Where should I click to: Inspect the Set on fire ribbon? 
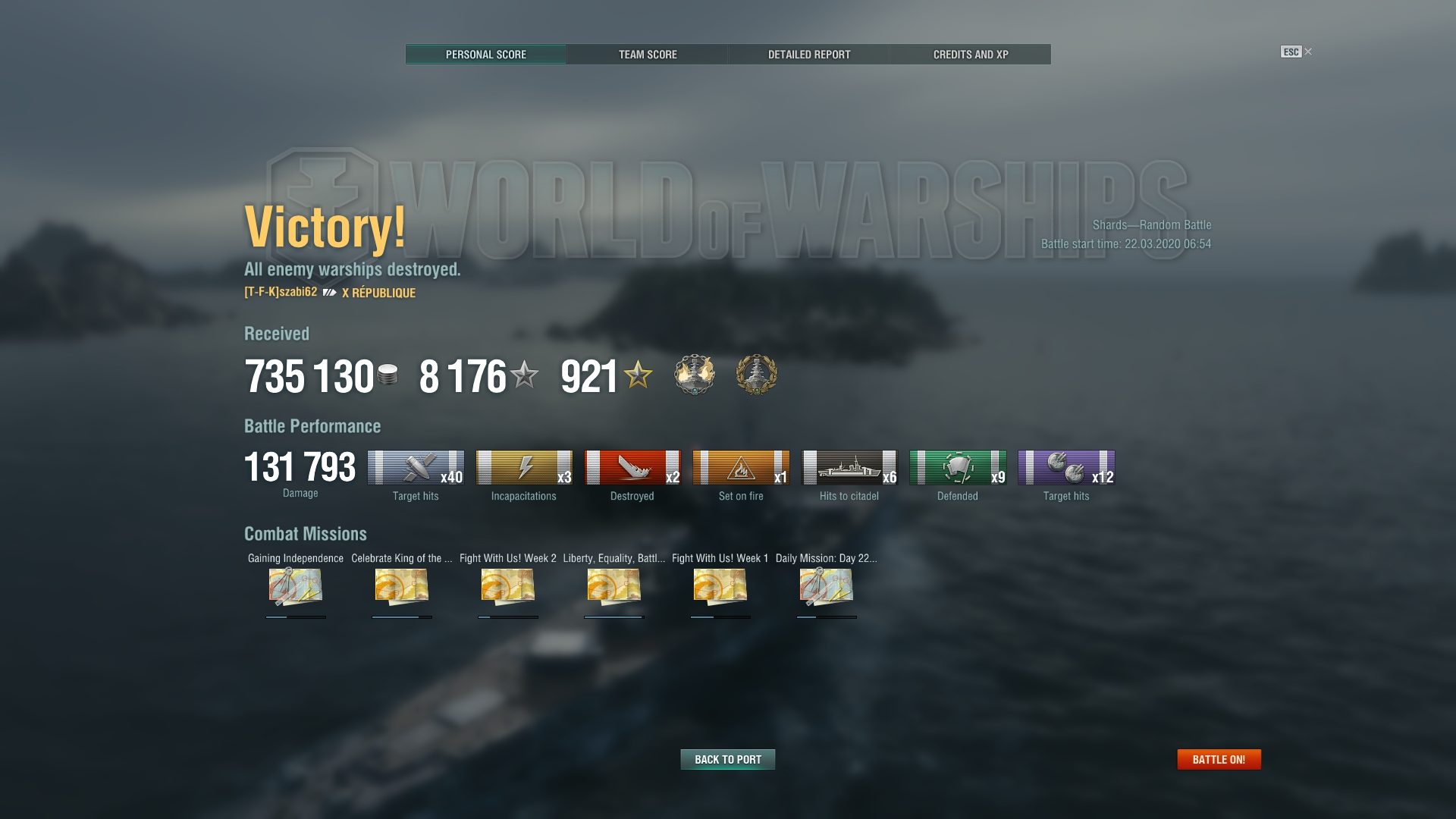[x=740, y=468]
